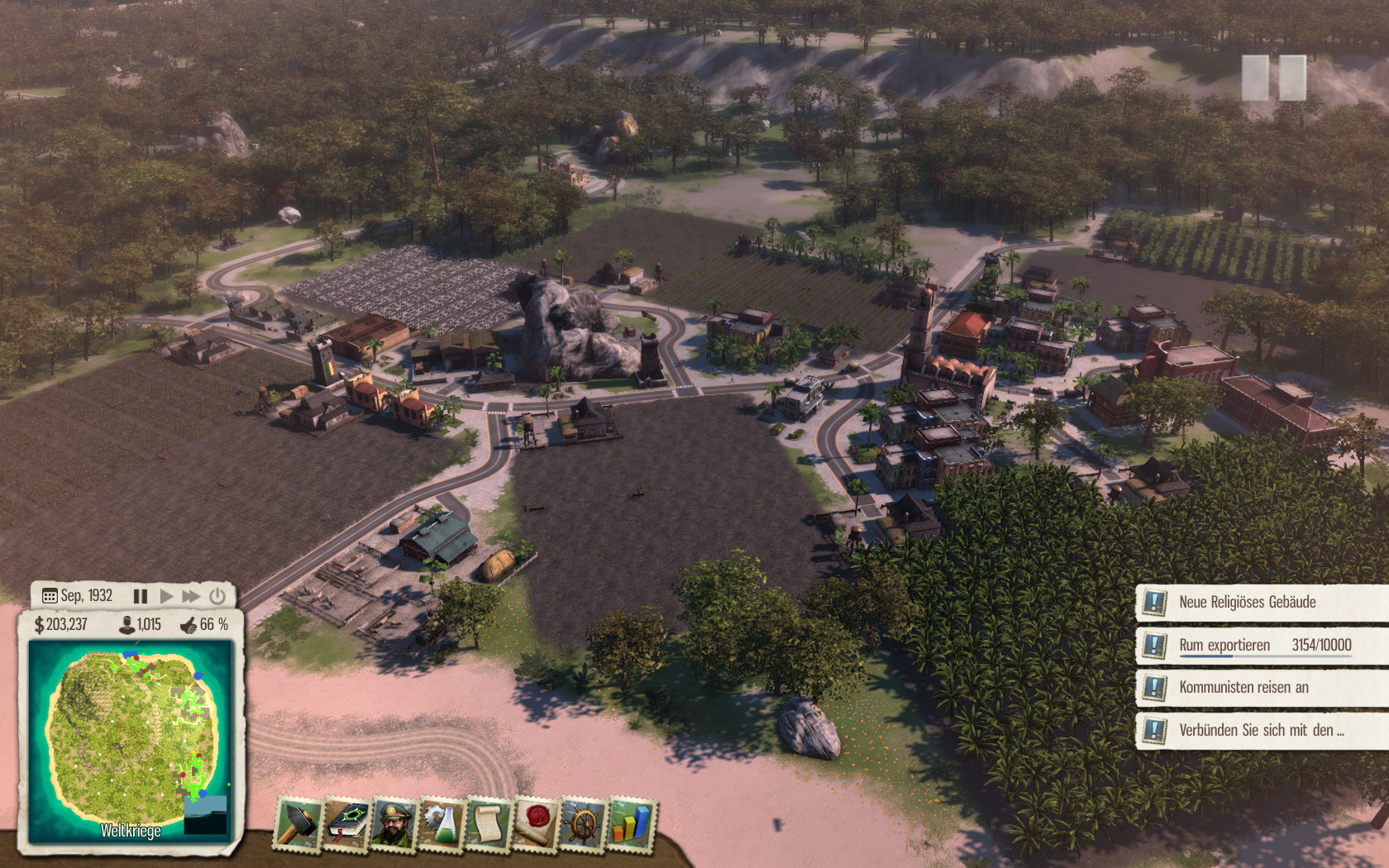
Task: Activate fast-forward game speed
Action: [x=191, y=596]
